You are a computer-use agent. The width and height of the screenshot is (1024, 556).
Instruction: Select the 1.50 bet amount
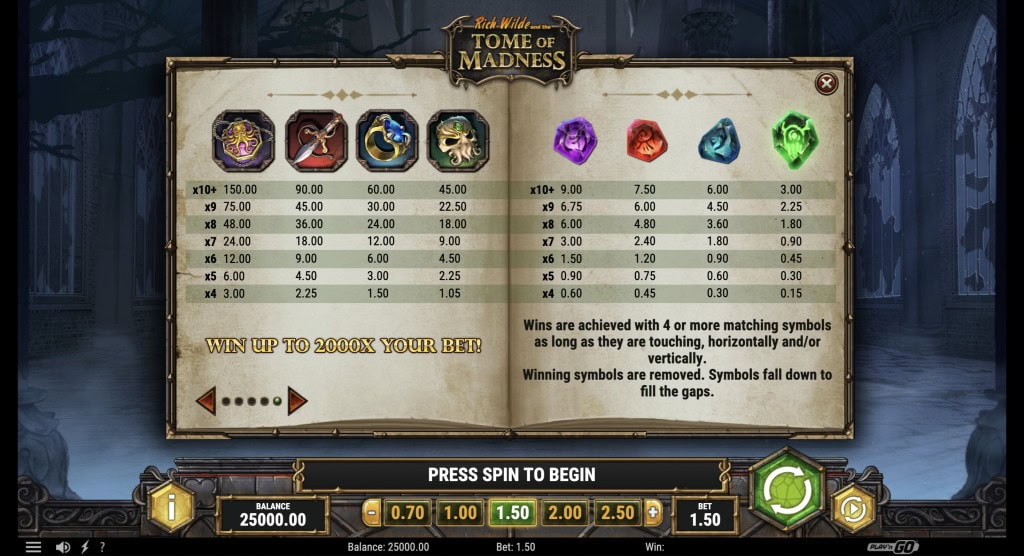click(x=513, y=513)
